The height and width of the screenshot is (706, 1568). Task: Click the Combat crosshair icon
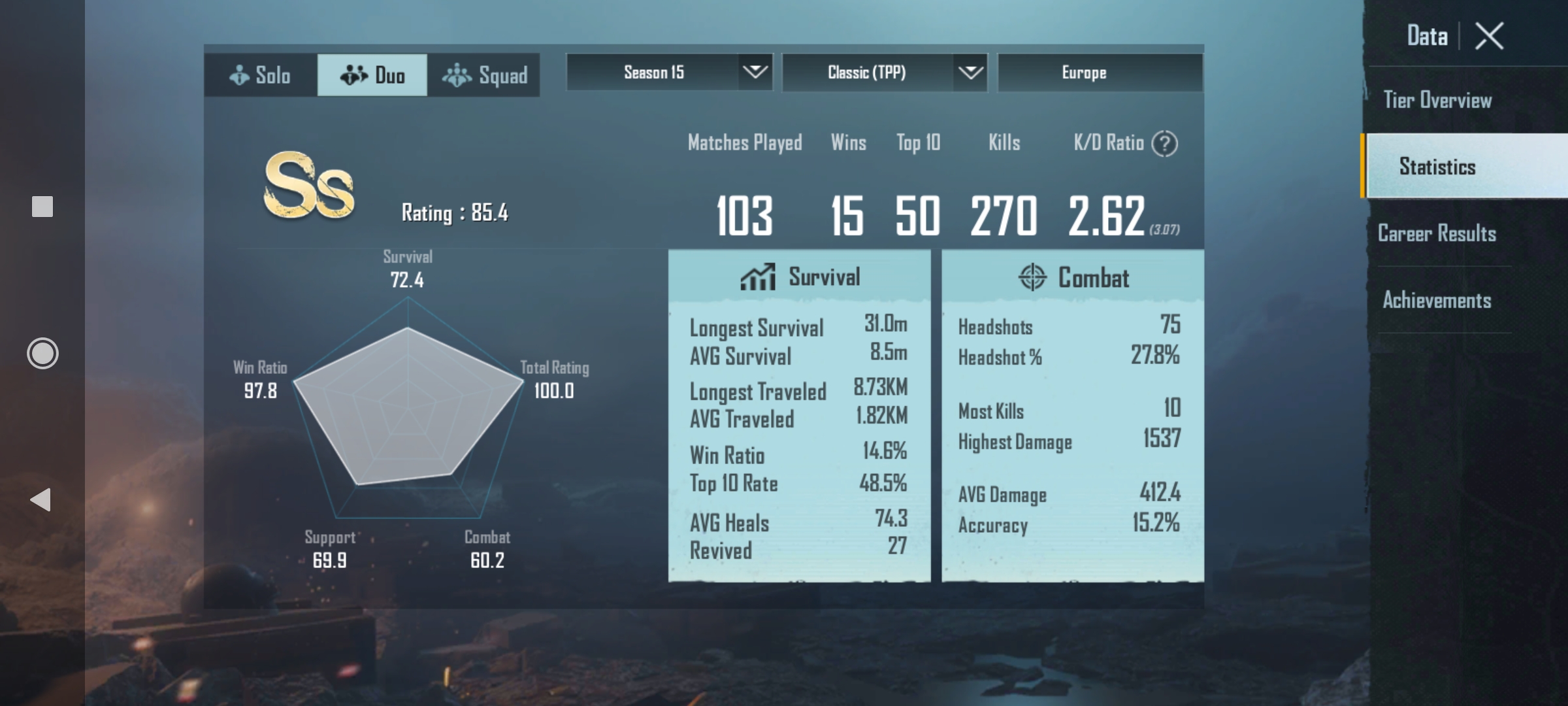pyautogui.click(x=1034, y=277)
